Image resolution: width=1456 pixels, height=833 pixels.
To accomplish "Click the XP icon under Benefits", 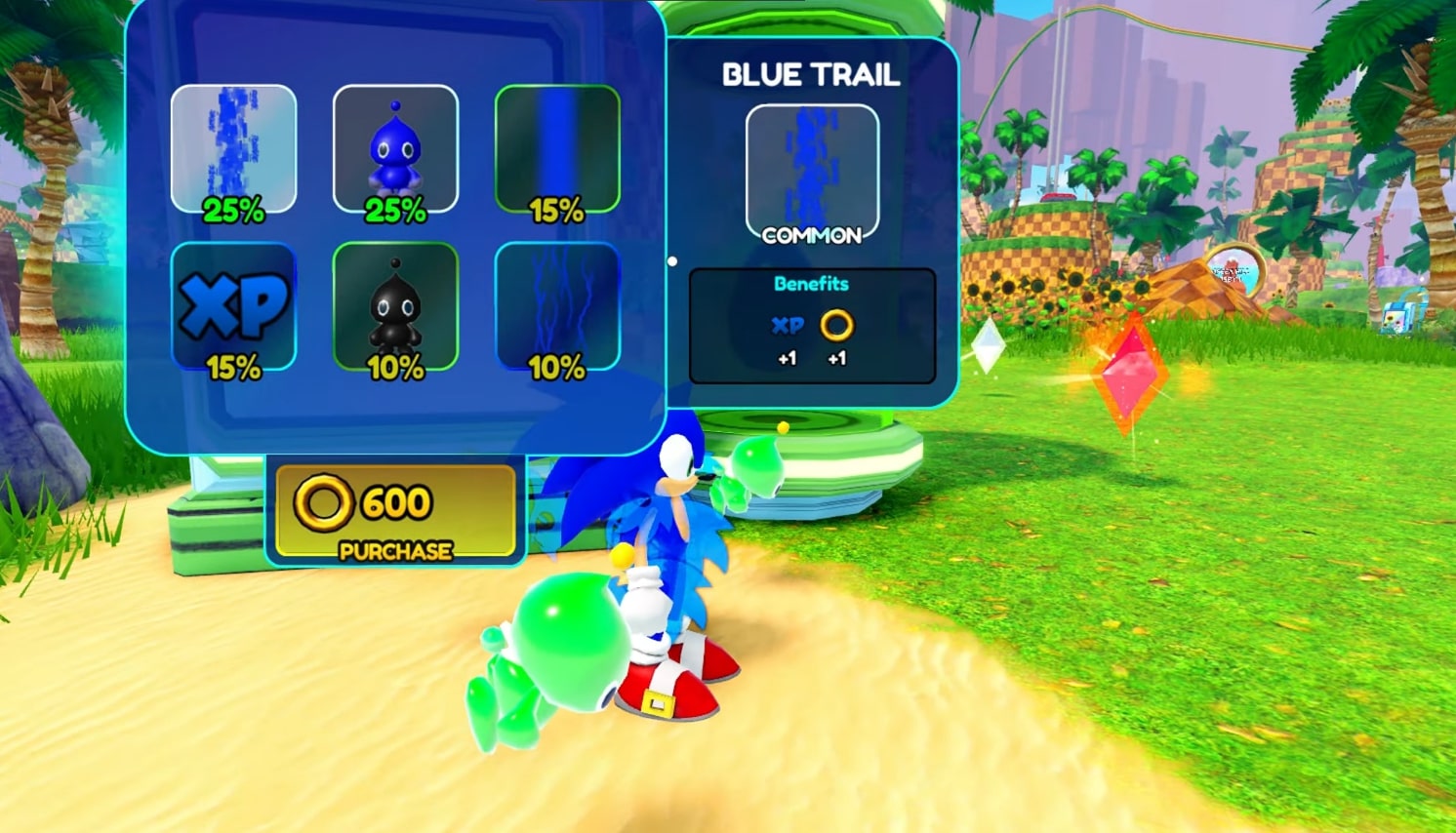I will point(789,327).
